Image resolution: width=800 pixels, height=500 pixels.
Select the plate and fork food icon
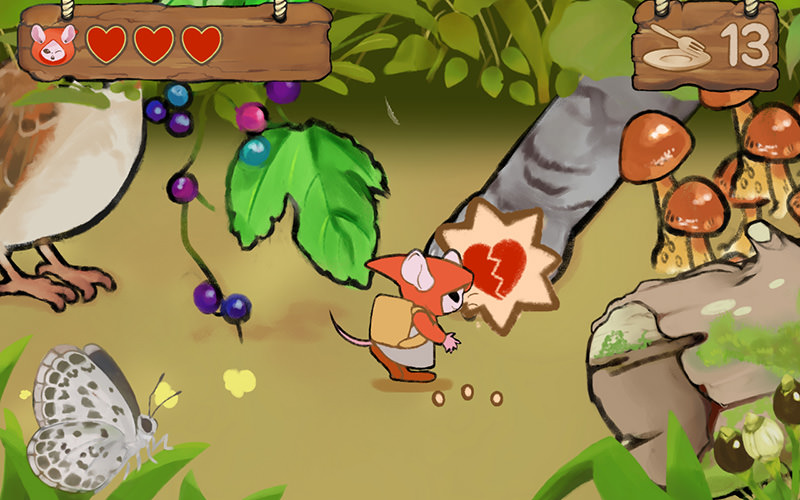click(x=675, y=46)
